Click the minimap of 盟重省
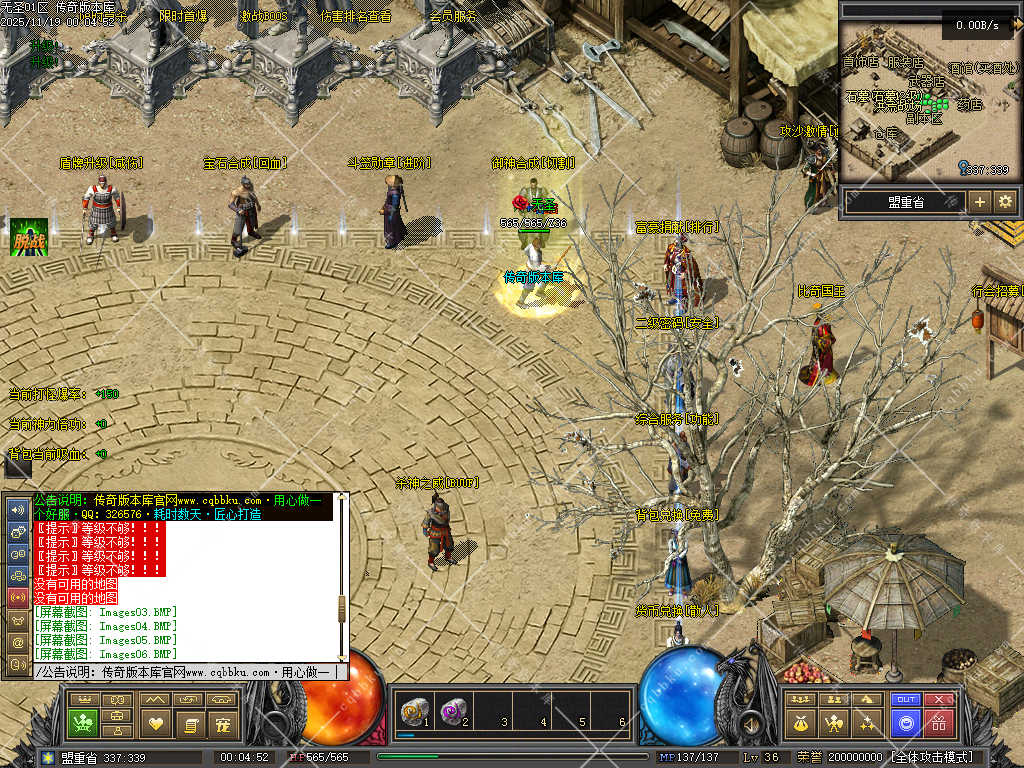This screenshot has width=1024, height=768. (x=925, y=100)
